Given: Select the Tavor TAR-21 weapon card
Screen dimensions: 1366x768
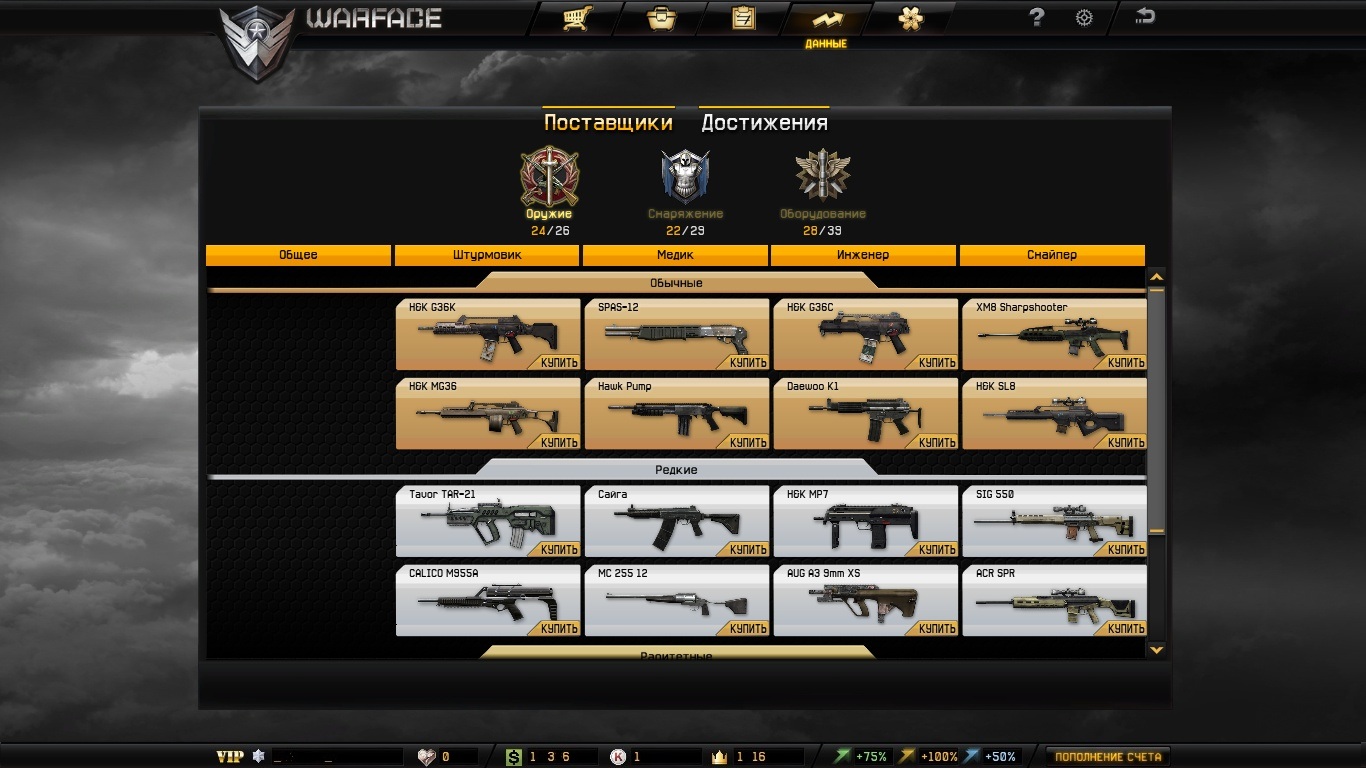Looking at the screenshot, I should click(488, 522).
